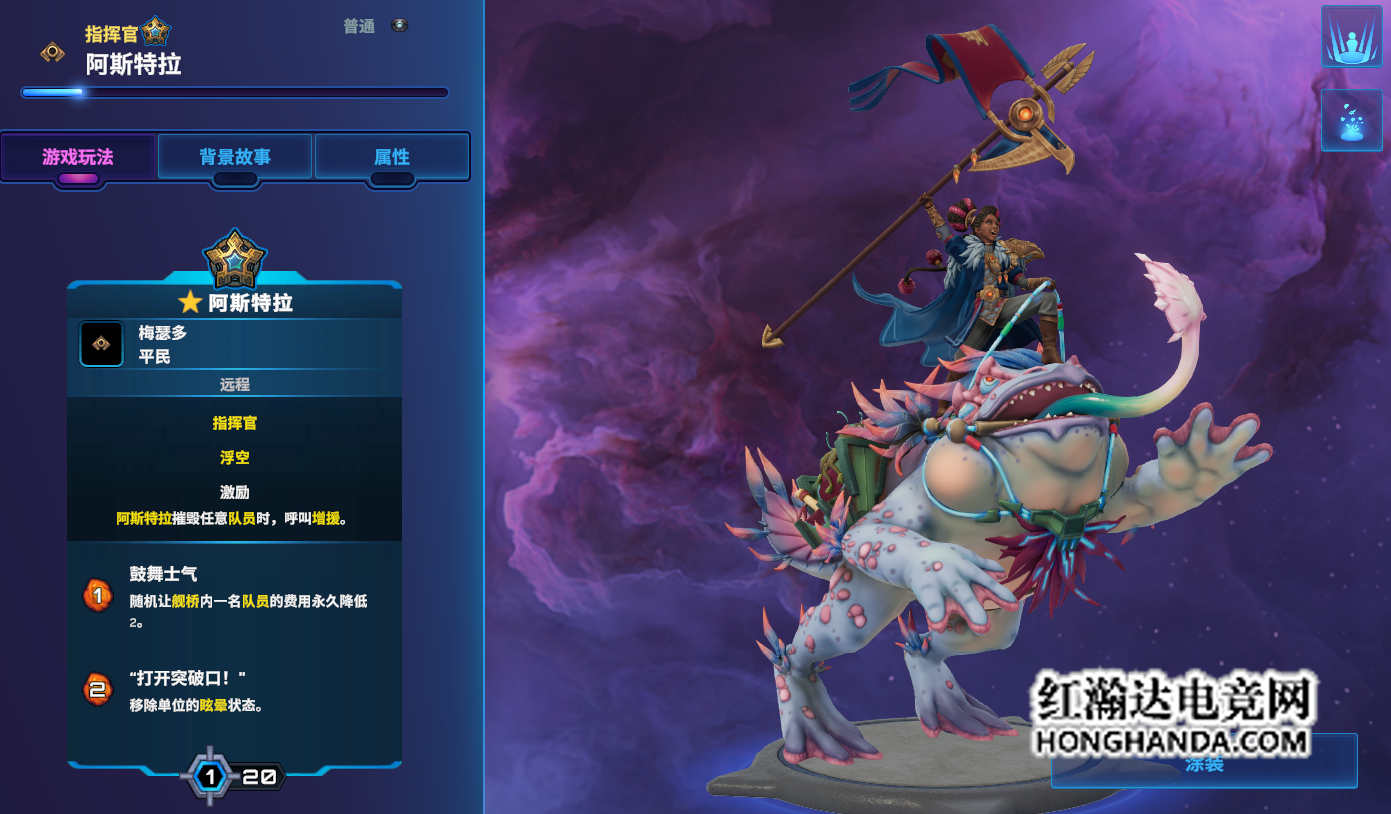Viewport: 1391px width, 814px height.
Task: Open the 背景故事 tab
Action: (x=235, y=157)
